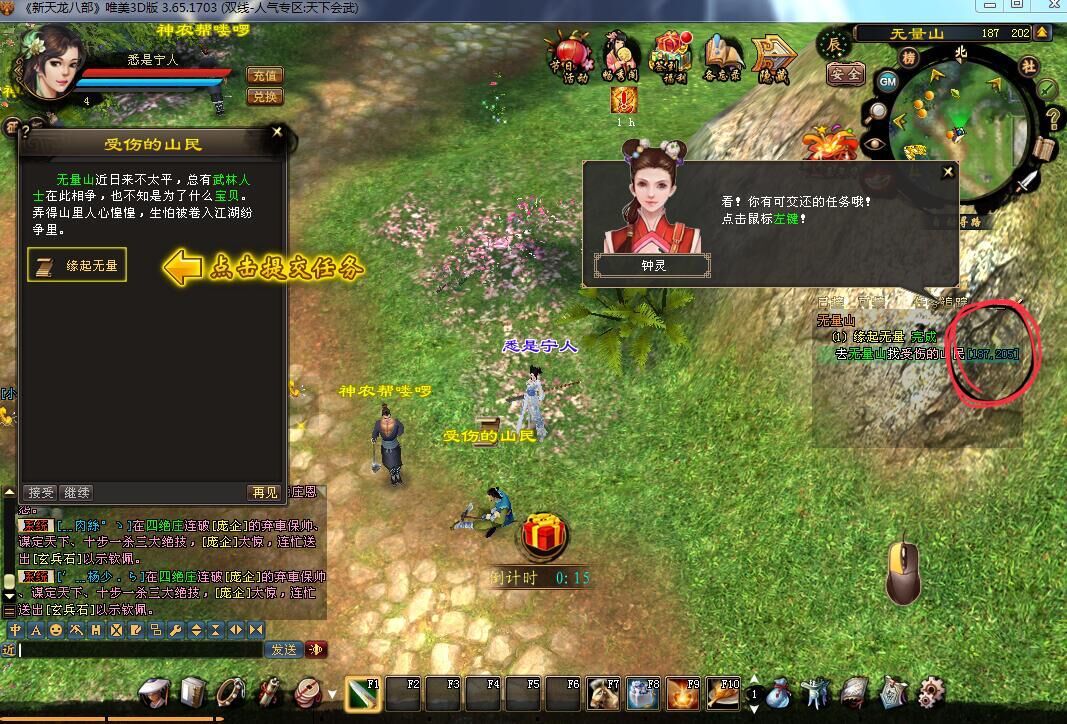Click the 充值 recharge button
Screen dimensions: 1067x724
click(x=264, y=75)
